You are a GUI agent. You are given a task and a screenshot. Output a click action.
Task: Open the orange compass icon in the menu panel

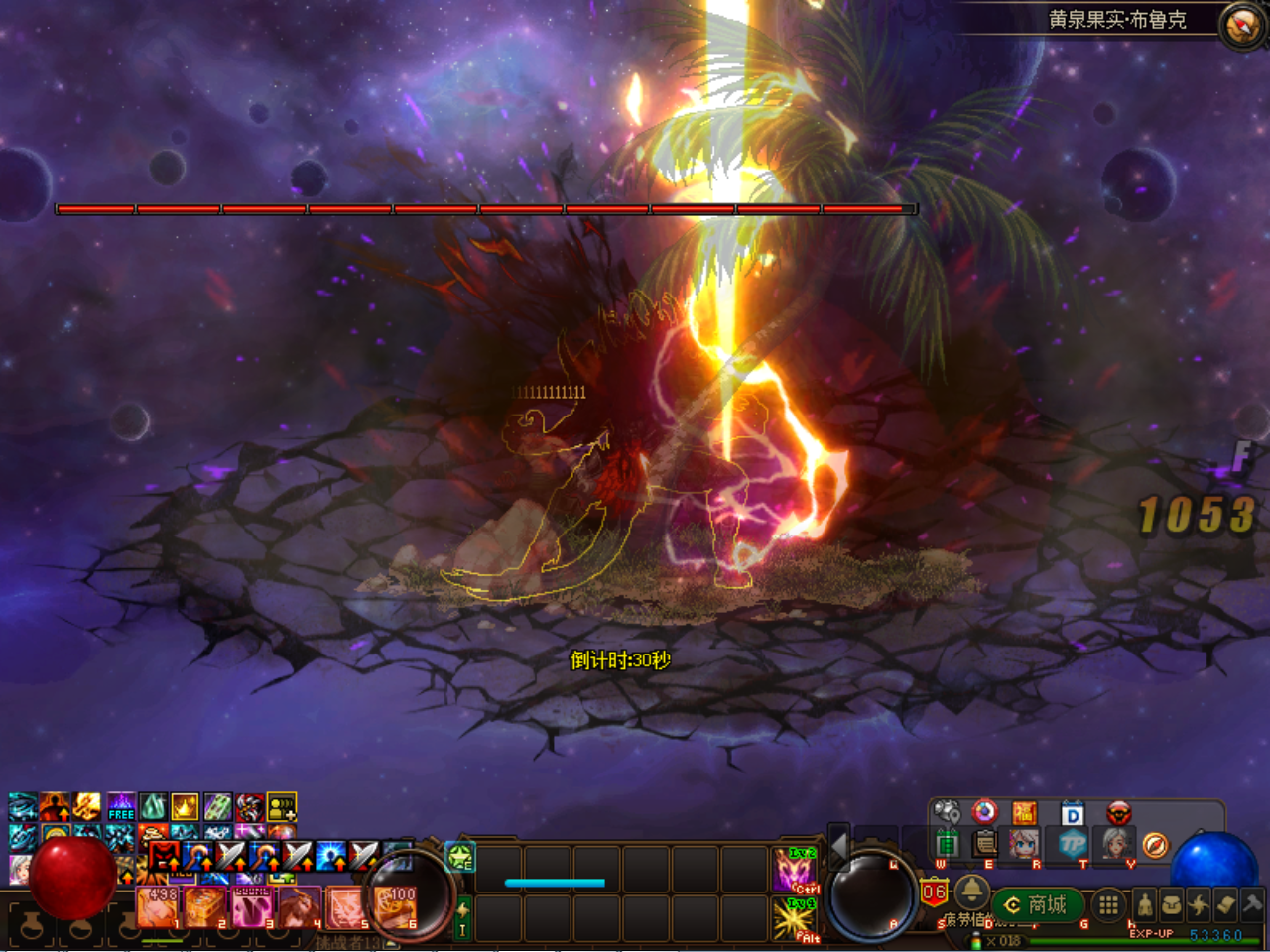[1155, 844]
